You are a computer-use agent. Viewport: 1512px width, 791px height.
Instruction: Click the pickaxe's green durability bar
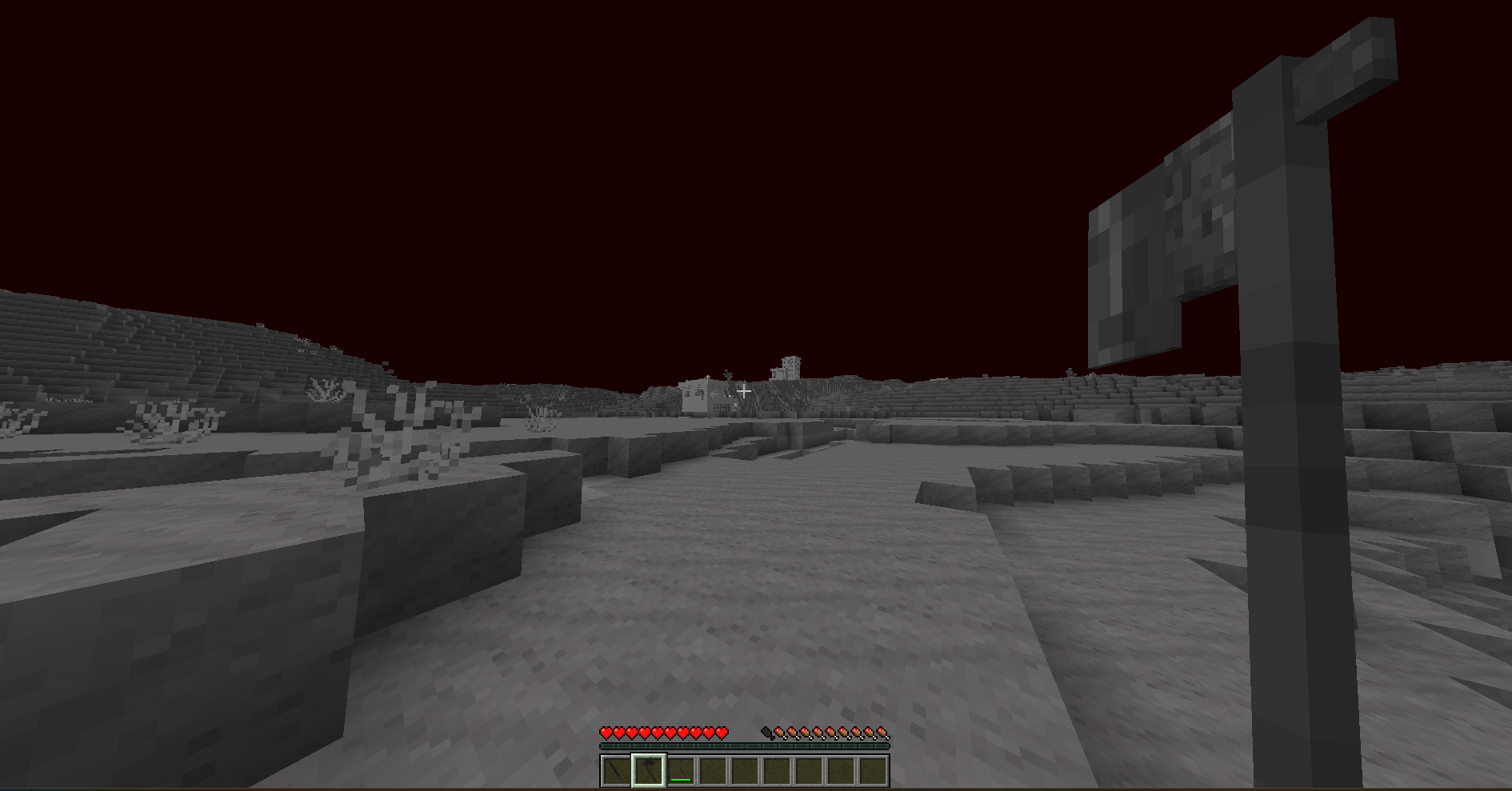tap(680, 780)
